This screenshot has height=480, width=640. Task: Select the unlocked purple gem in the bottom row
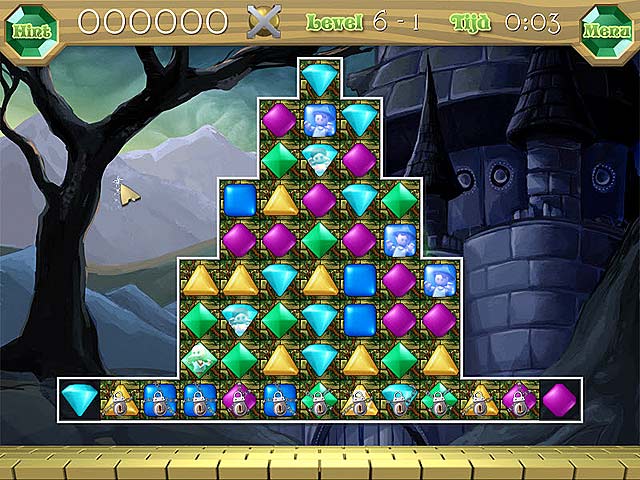tap(559, 398)
